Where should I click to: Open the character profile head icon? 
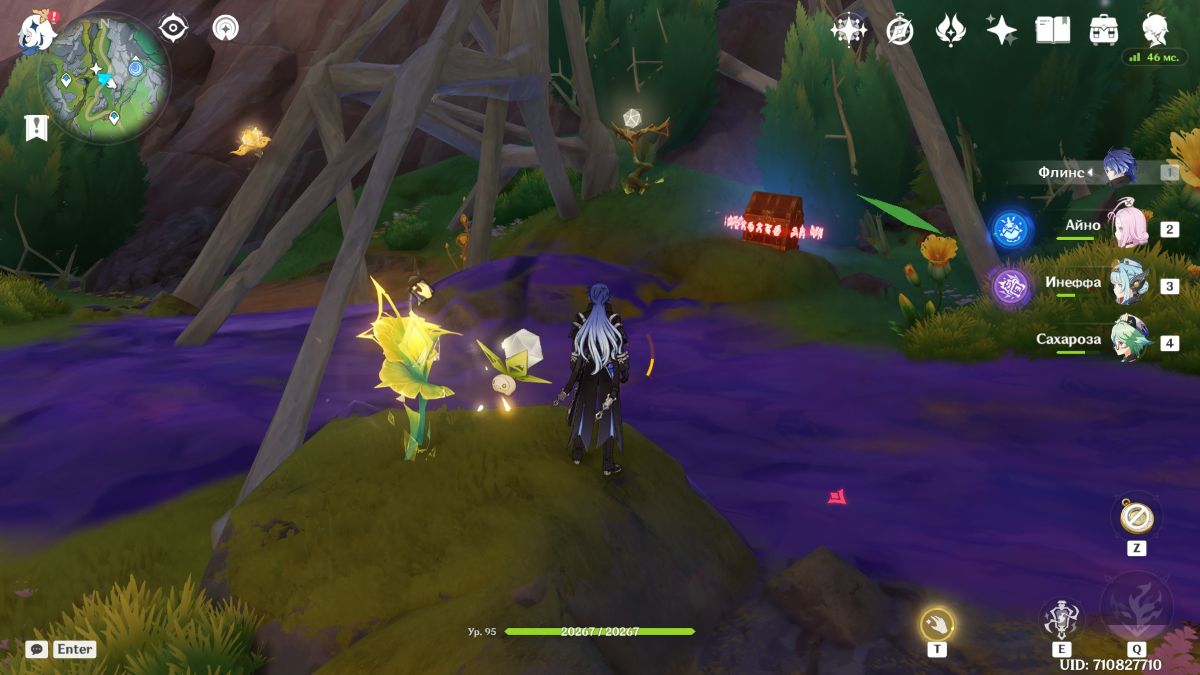tap(1156, 30)
